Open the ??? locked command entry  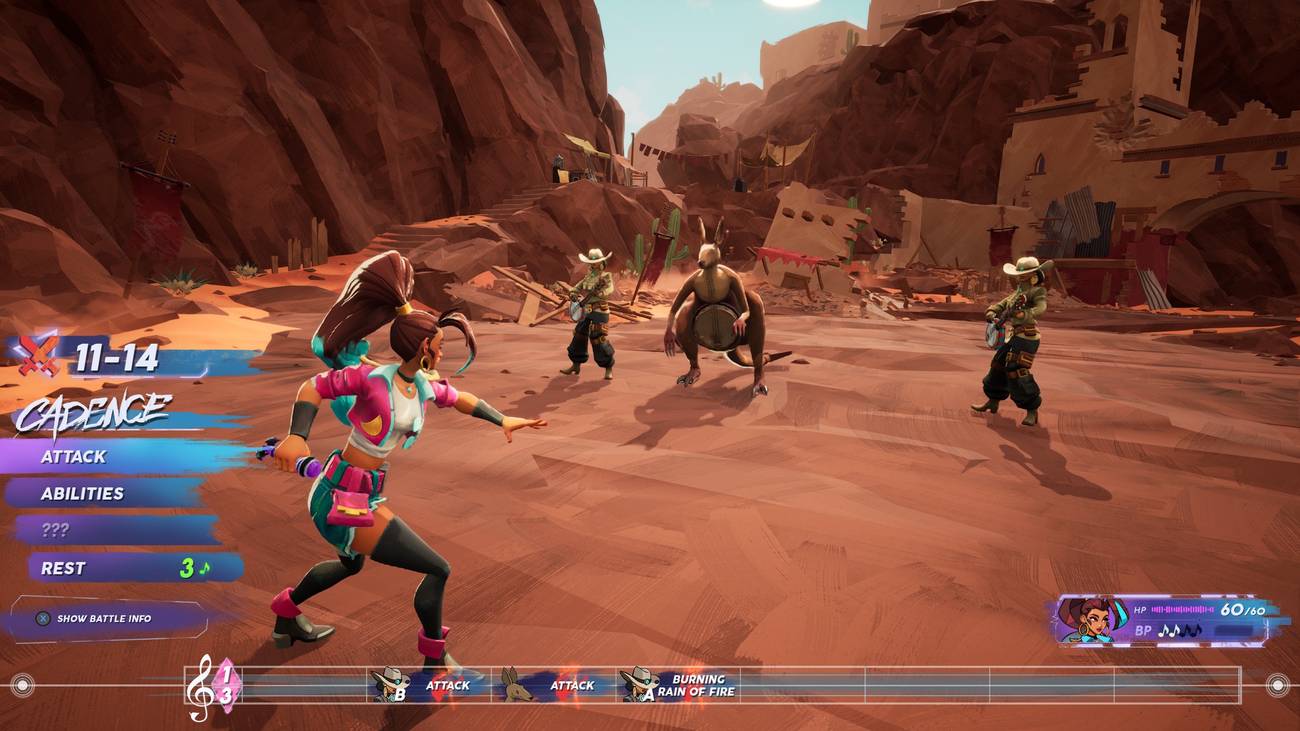(x=57, y=530)
